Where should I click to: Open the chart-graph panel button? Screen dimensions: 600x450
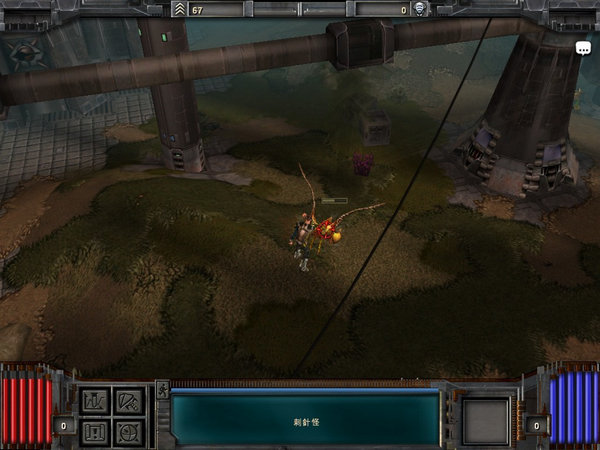tap(95, 402)
